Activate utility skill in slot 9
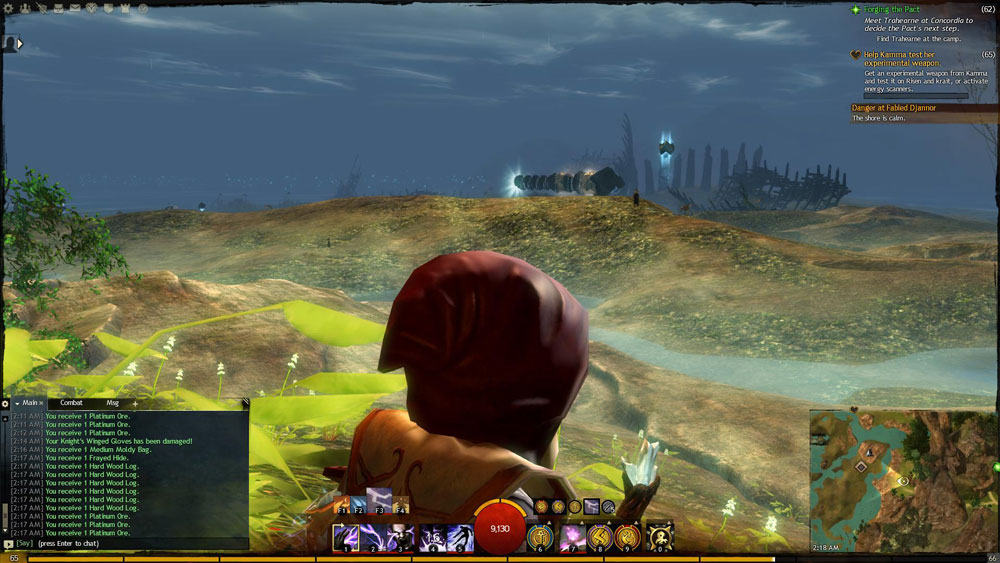Image resolution: width=1000 pixels, height=563 pixels. point(627,537)
